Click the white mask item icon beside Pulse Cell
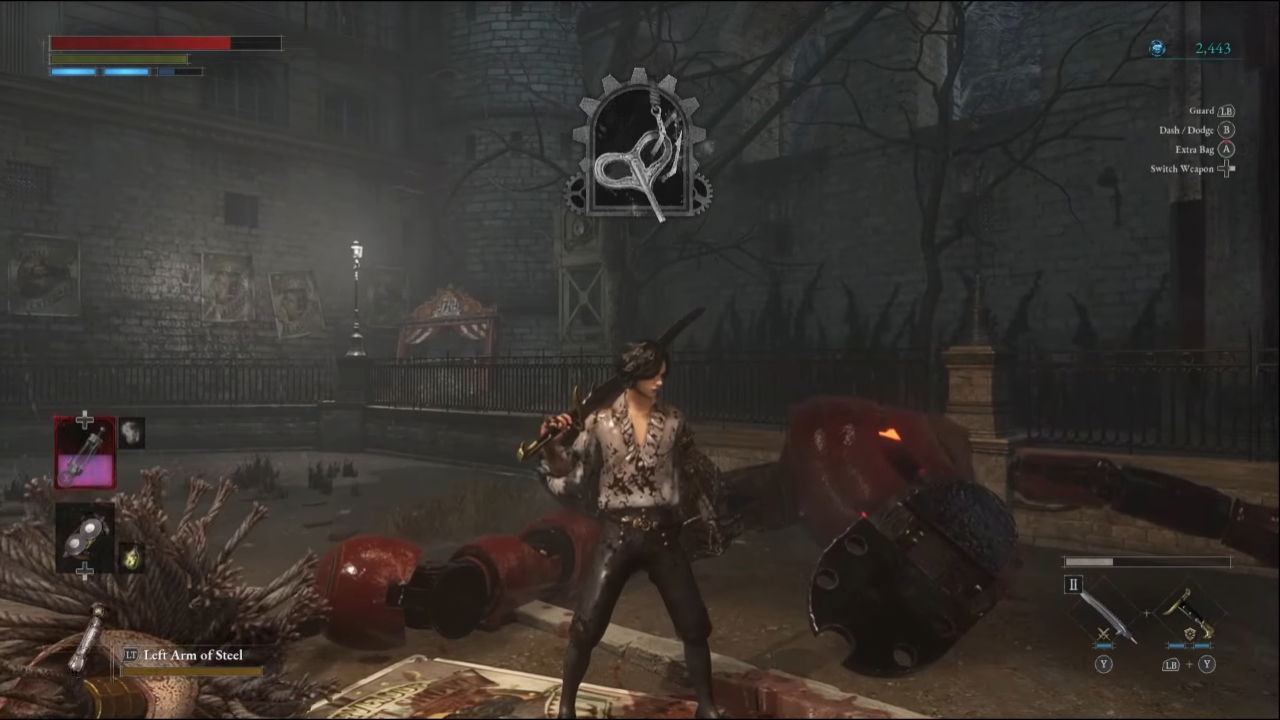Image resolution: width=1280 pixels, height=720 pixels. point(131,433)
